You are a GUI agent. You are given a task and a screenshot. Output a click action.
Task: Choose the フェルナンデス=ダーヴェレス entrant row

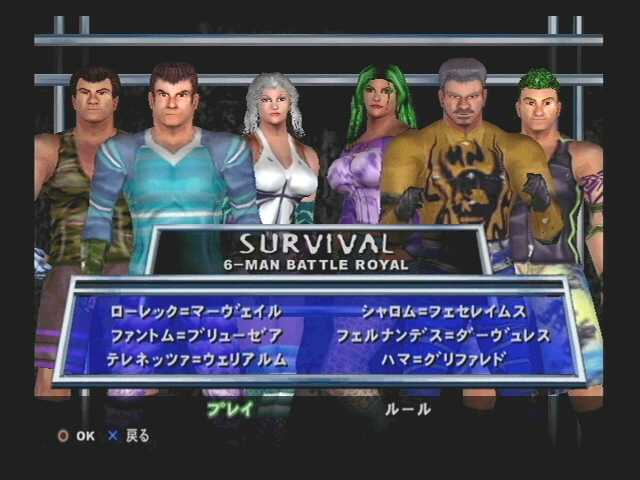[x=443, y=335]
